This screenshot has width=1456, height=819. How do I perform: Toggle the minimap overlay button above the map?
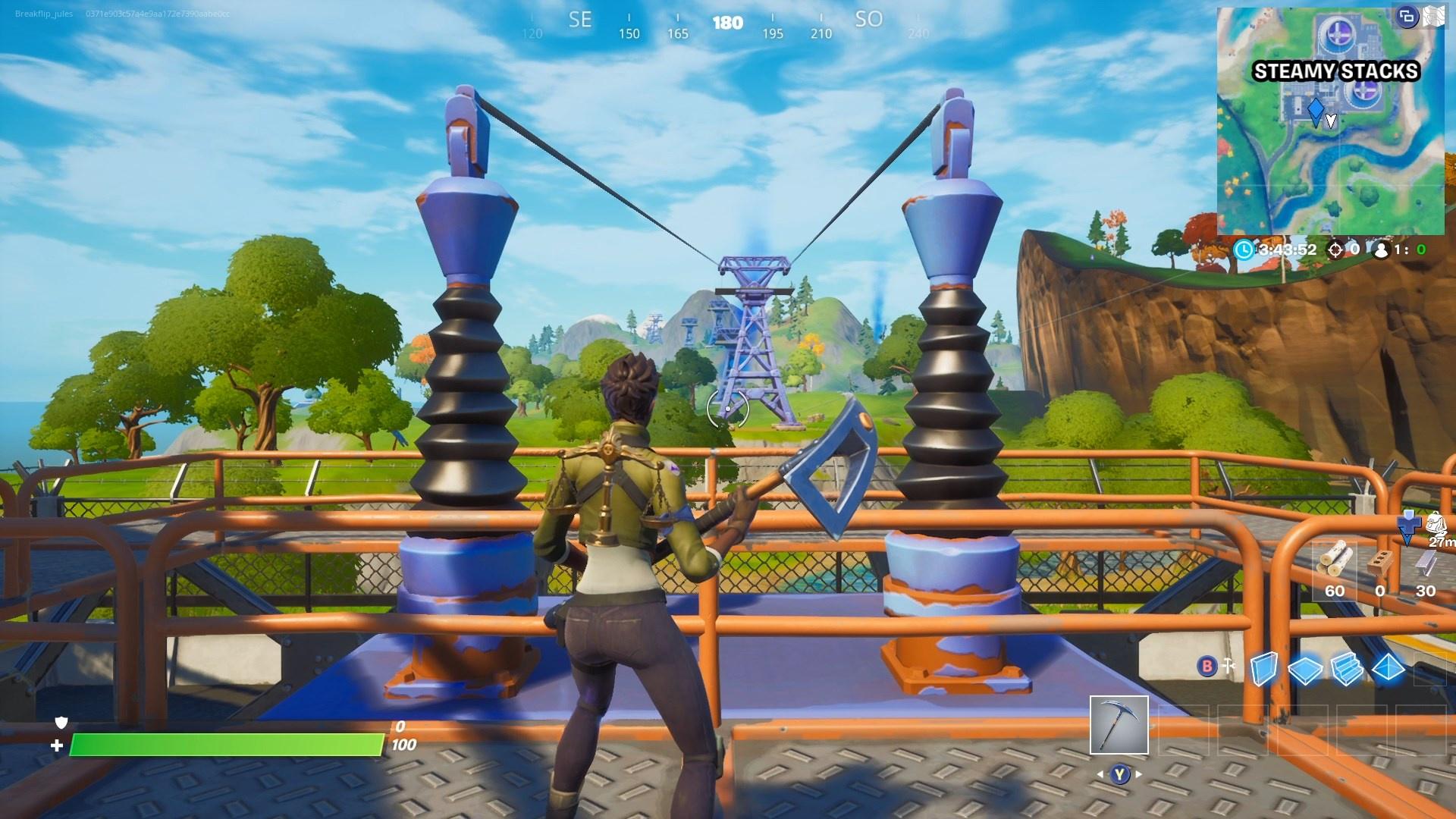(x=1407, y=17)
